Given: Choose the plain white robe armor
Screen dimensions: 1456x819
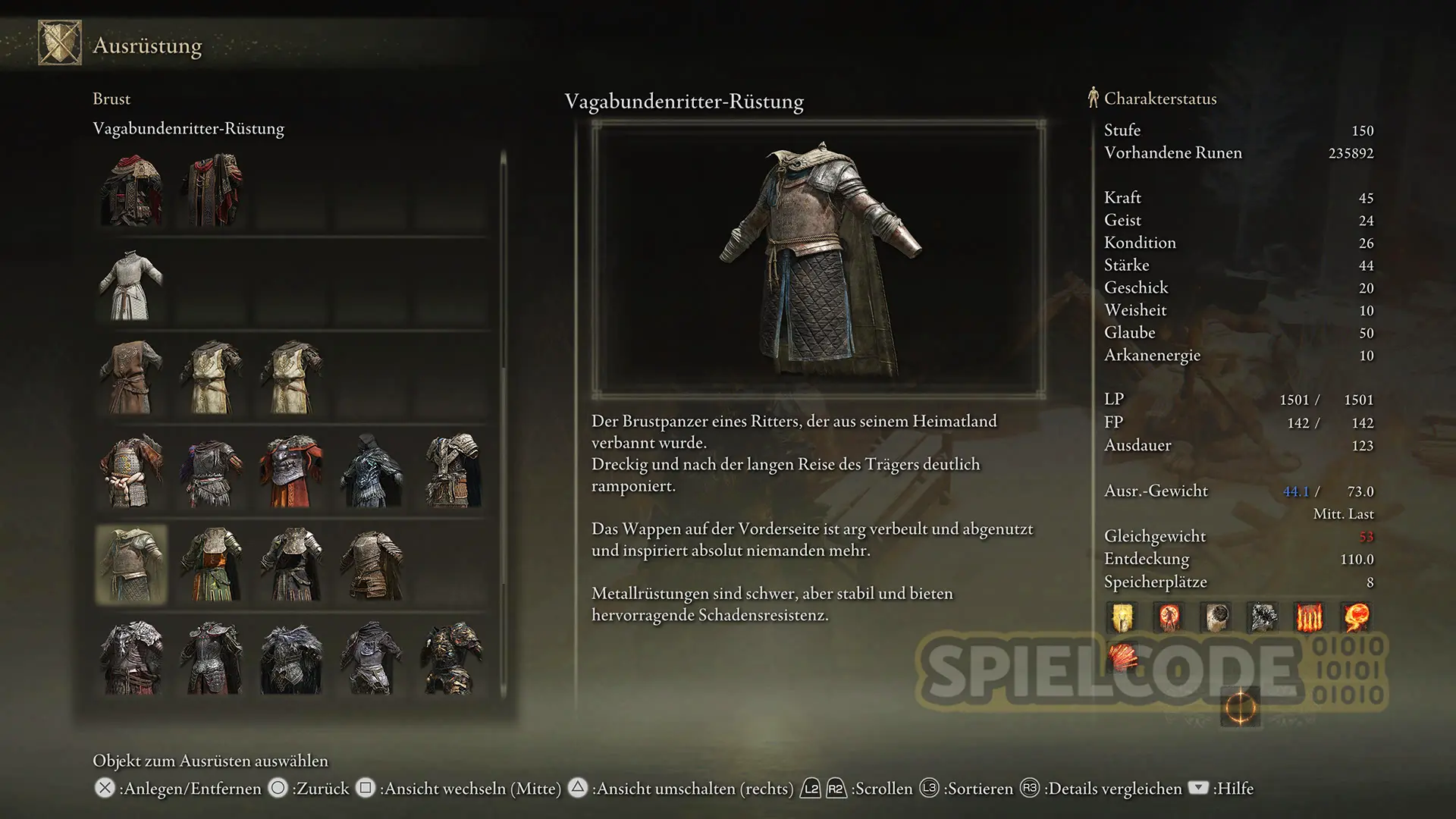Looking at the screenshot, I should click(x=131, y=284).
